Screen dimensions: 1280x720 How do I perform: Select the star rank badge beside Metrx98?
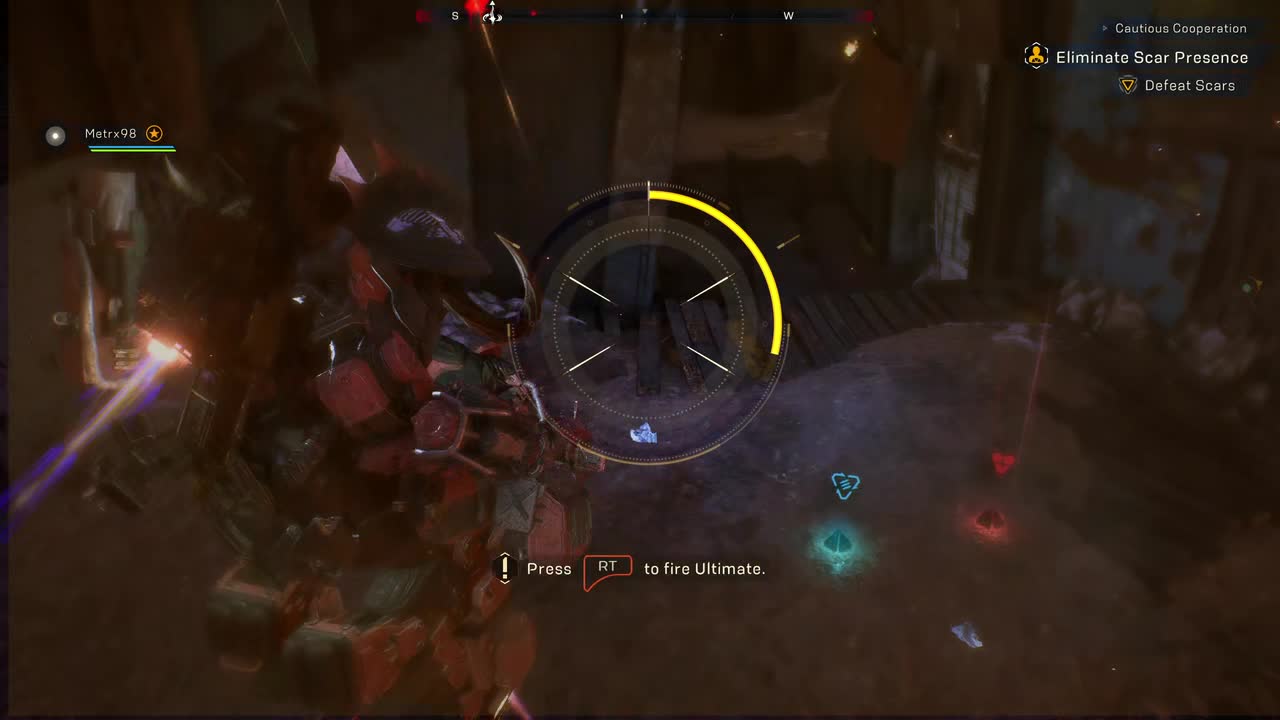[x=154, y=133]
